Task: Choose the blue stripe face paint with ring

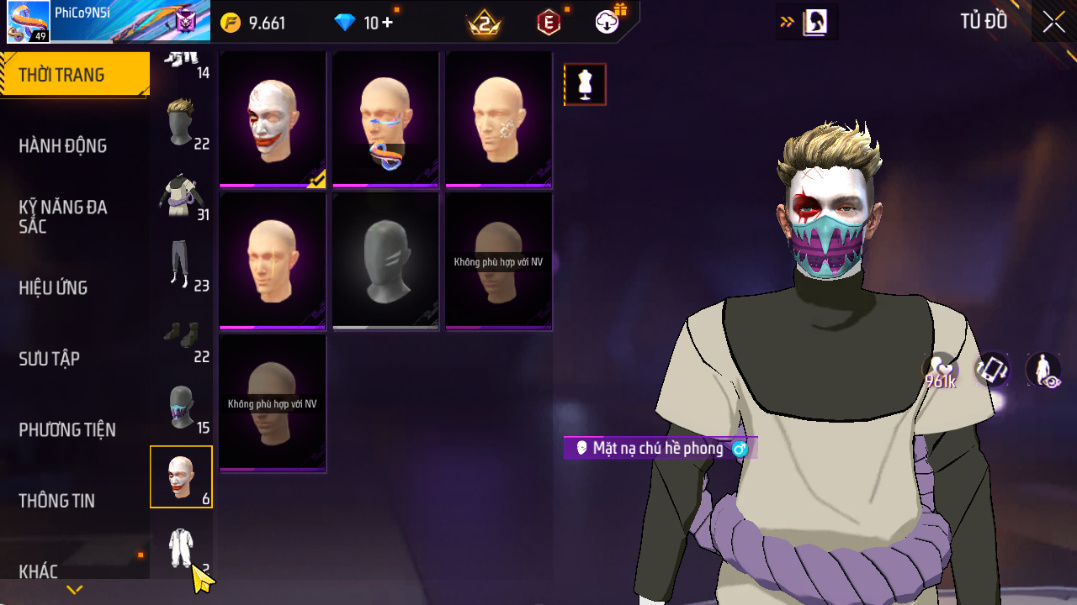Action: tap(386, 118)
